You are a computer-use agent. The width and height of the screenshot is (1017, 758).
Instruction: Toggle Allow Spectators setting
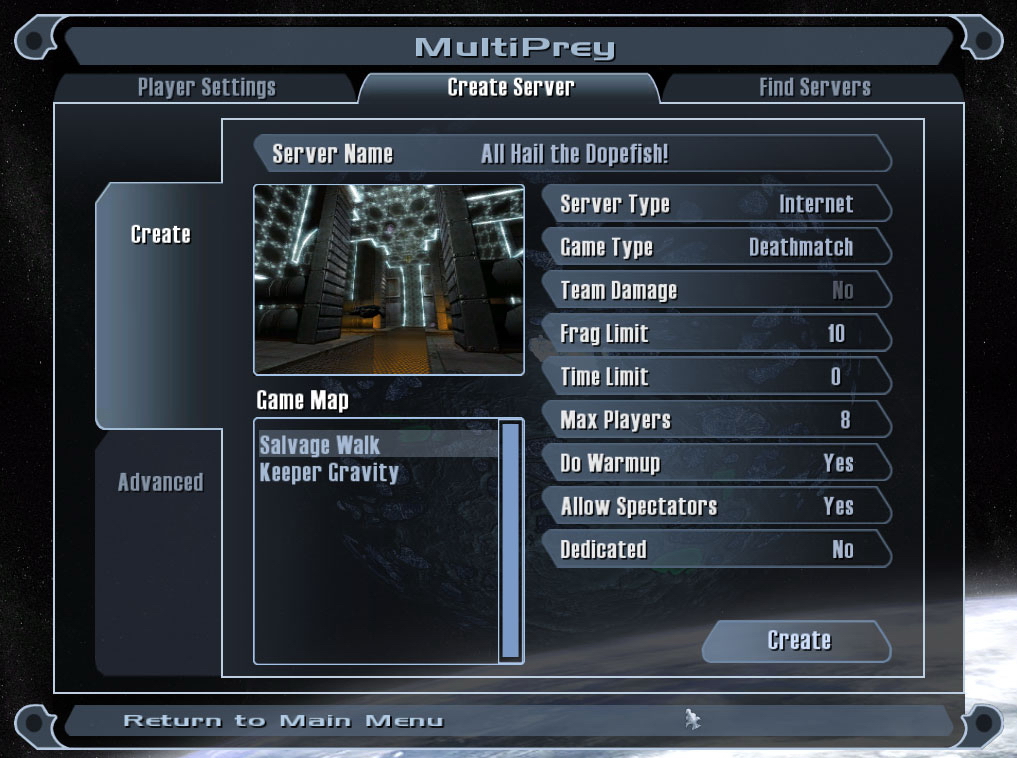pos(715,506)
